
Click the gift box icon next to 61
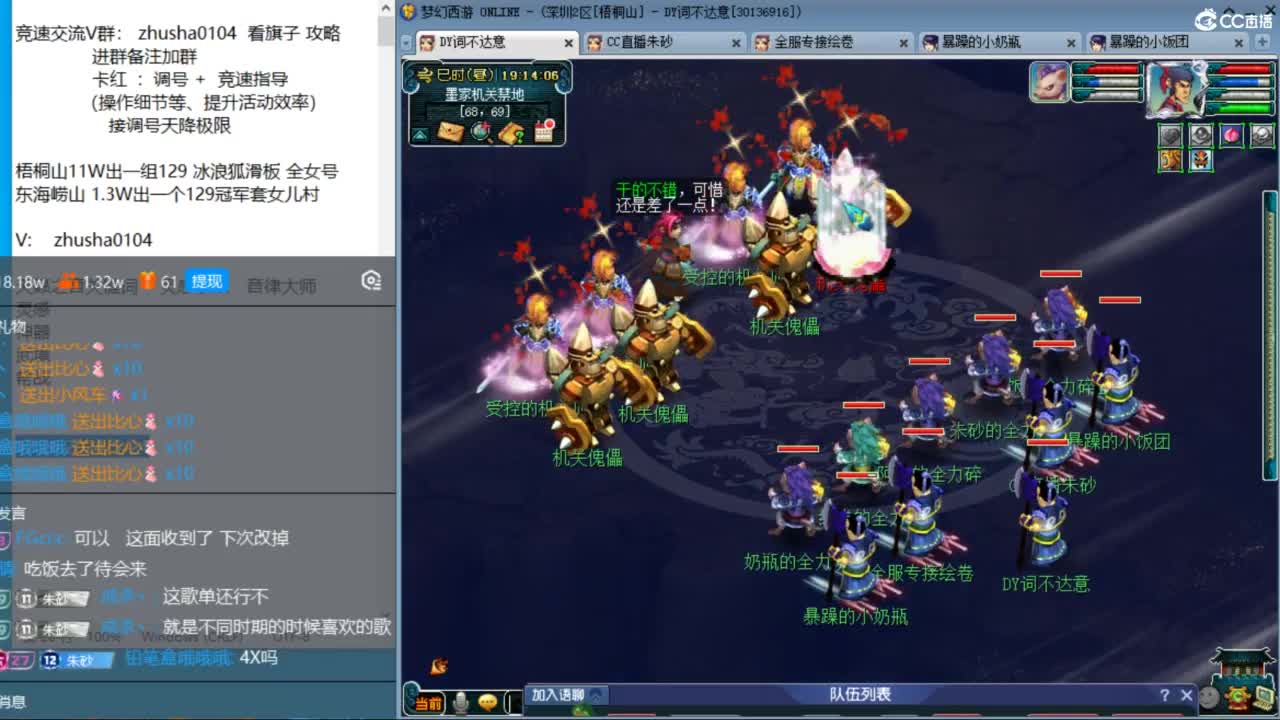click(148, 280)
